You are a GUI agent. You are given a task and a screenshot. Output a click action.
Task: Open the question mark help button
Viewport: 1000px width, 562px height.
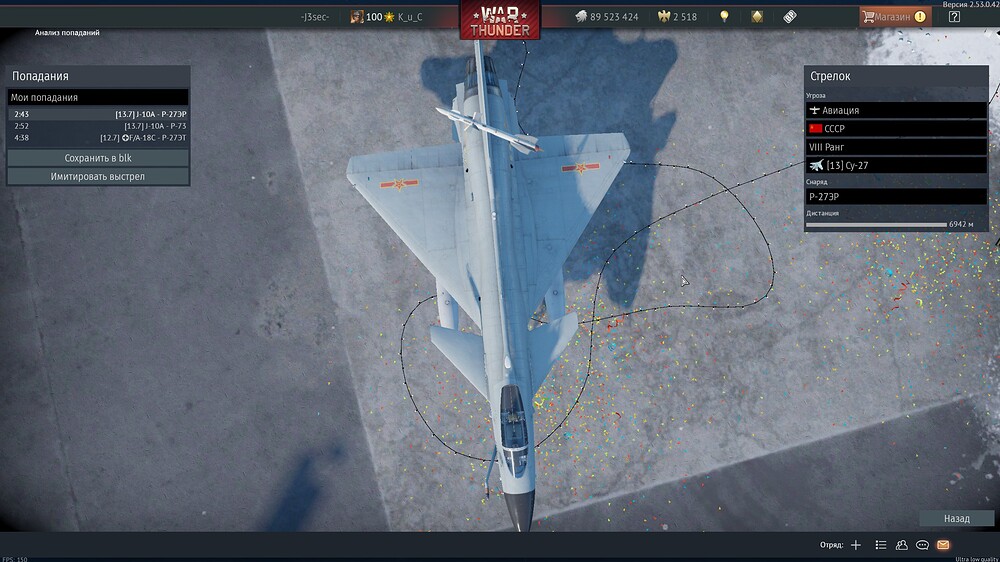(x=954, y=17)
